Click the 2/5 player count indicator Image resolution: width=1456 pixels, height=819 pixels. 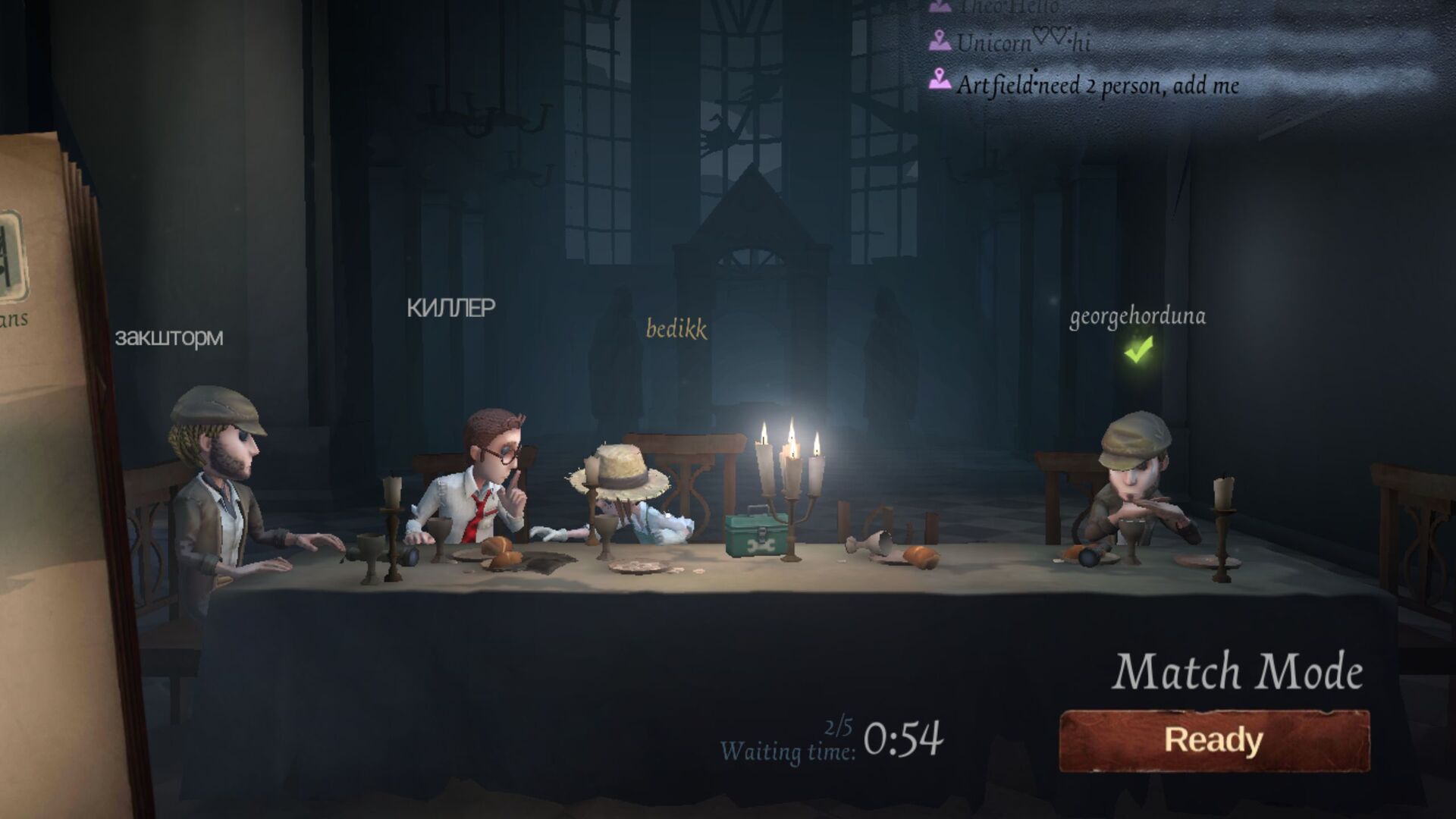(838, 726)
